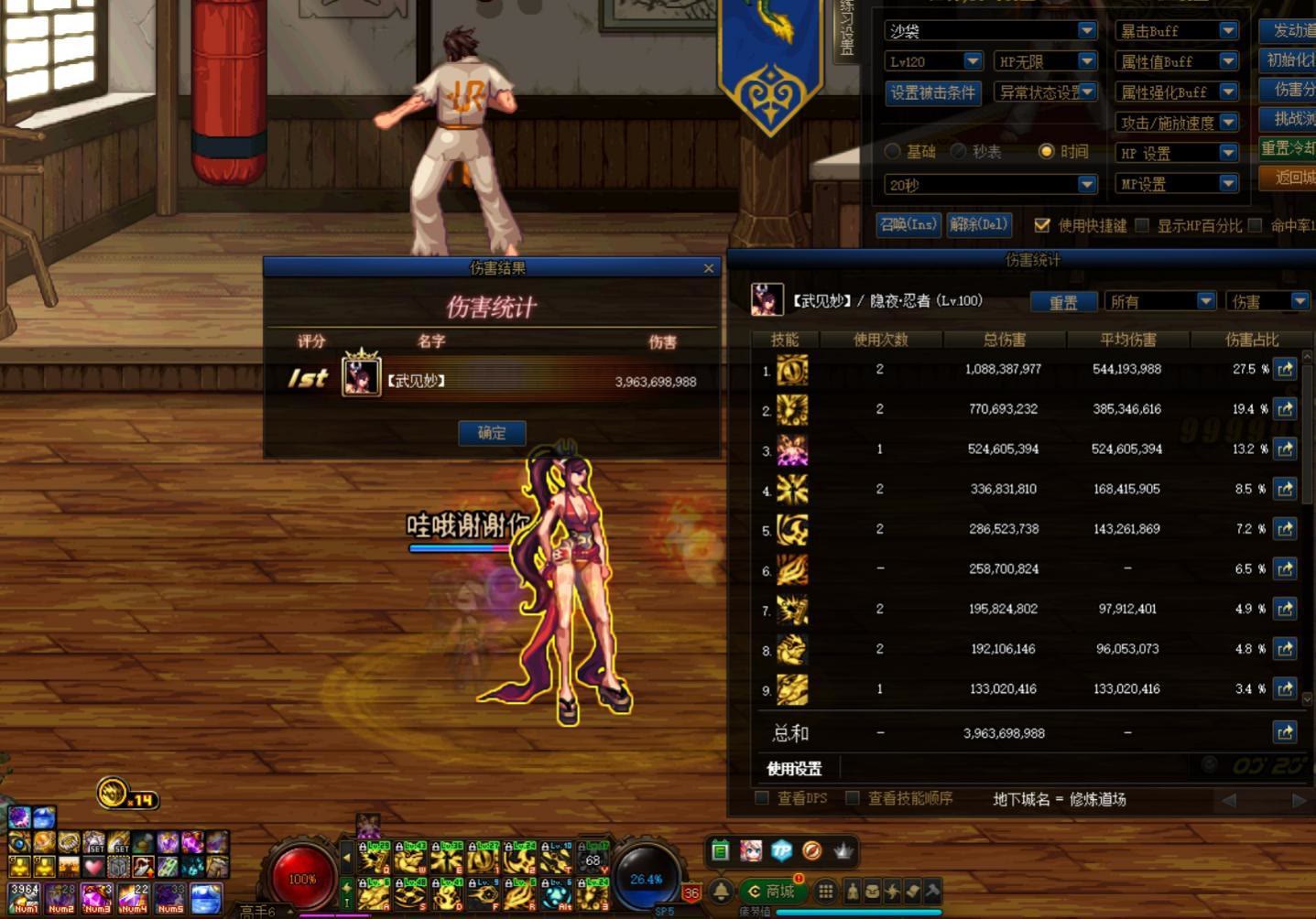Image resolution: width=1316 pixels, height=919 pixels.
Task: Close the 伤害结果 damage result window
Action: [708, 268]
